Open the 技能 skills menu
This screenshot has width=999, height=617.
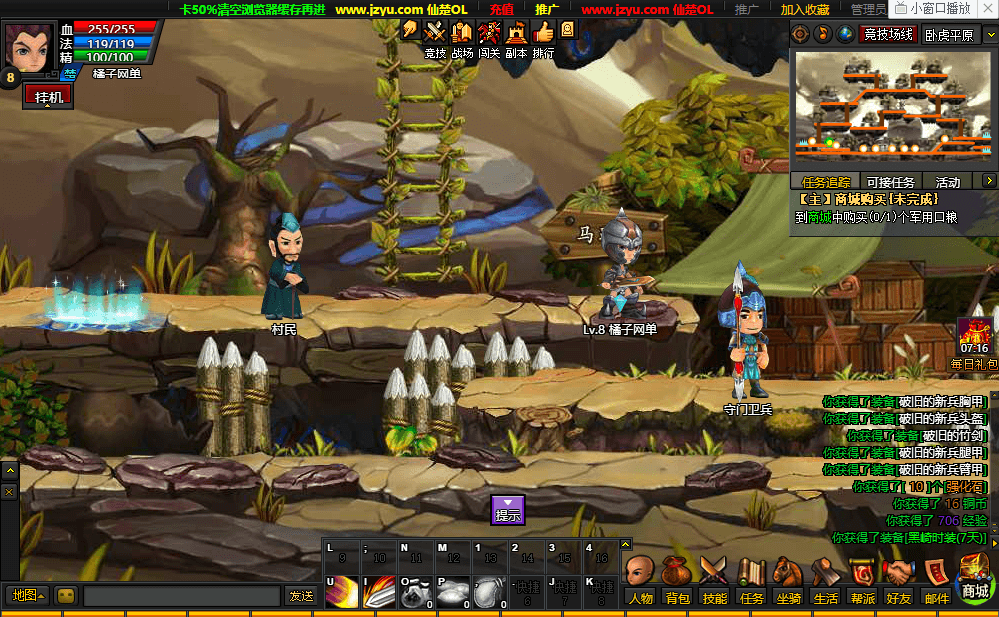[x=714, y=579]
